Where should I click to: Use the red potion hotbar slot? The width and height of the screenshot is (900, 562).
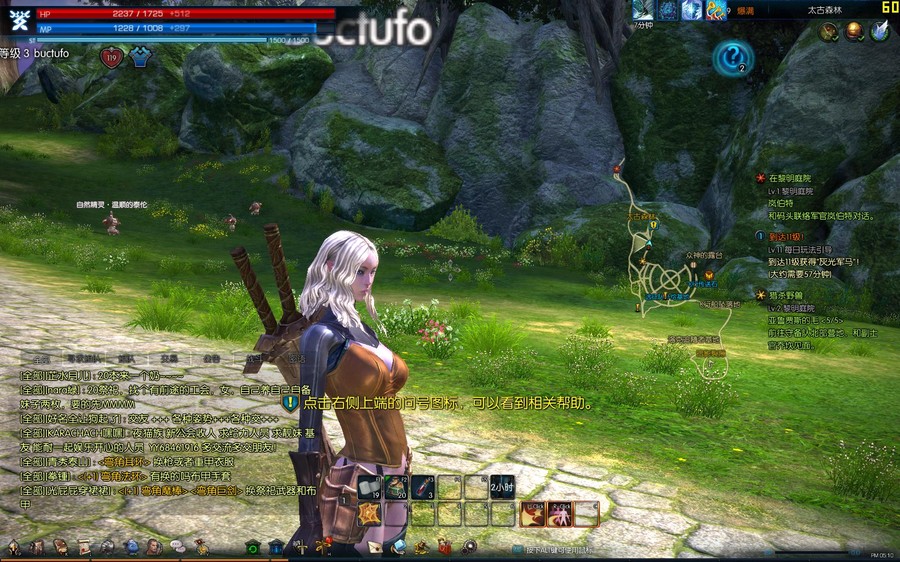[423, 487]
